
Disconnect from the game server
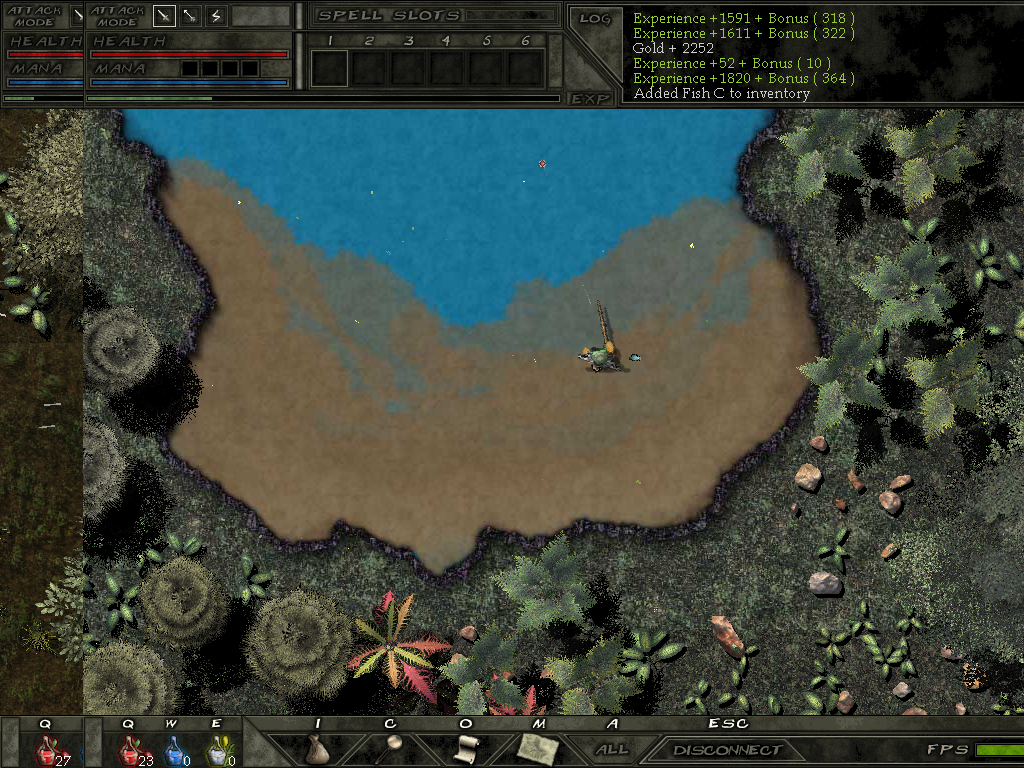(x=727, y=749)
